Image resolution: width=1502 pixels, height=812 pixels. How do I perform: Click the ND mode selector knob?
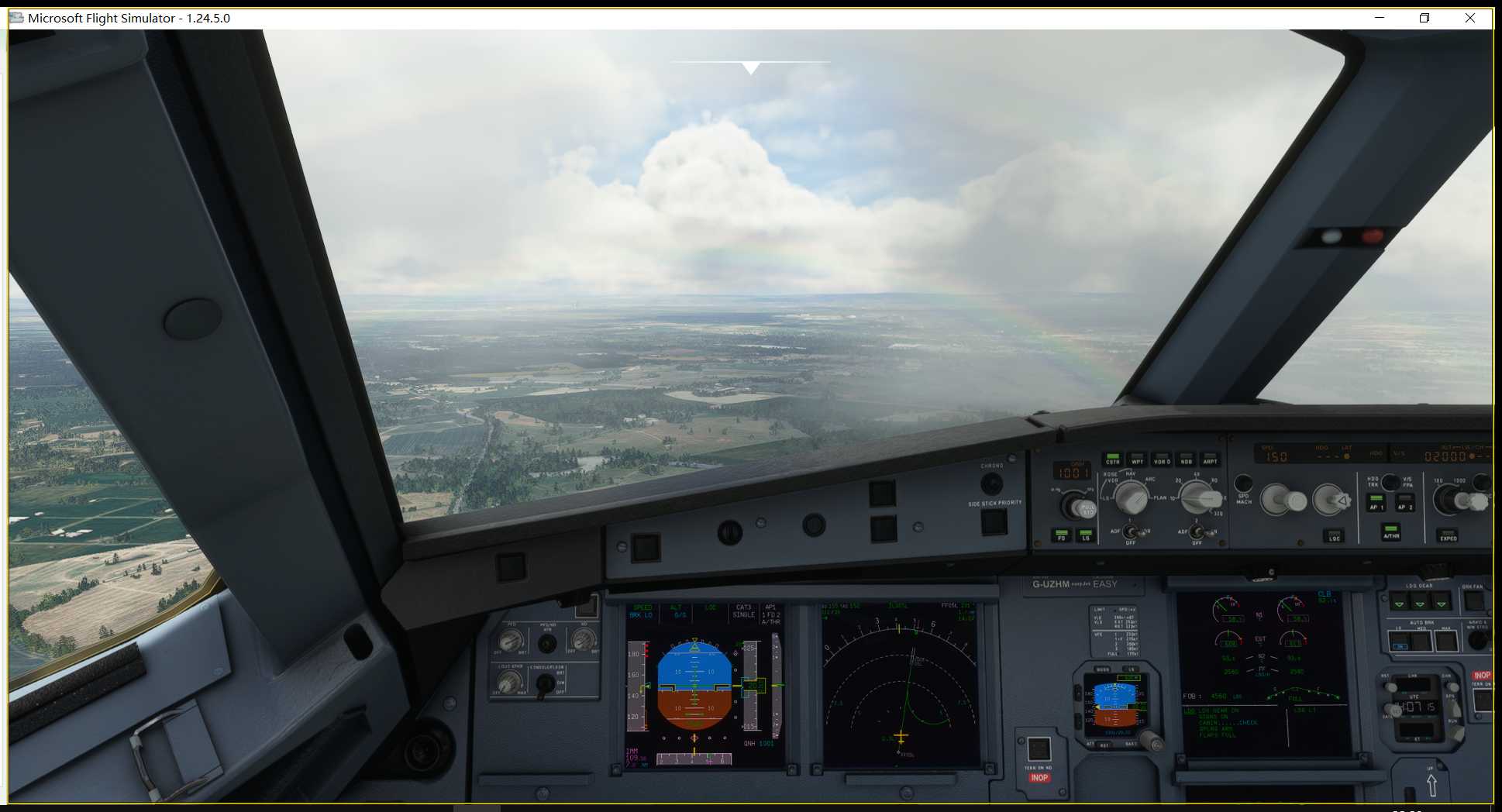pos(1132,497)
